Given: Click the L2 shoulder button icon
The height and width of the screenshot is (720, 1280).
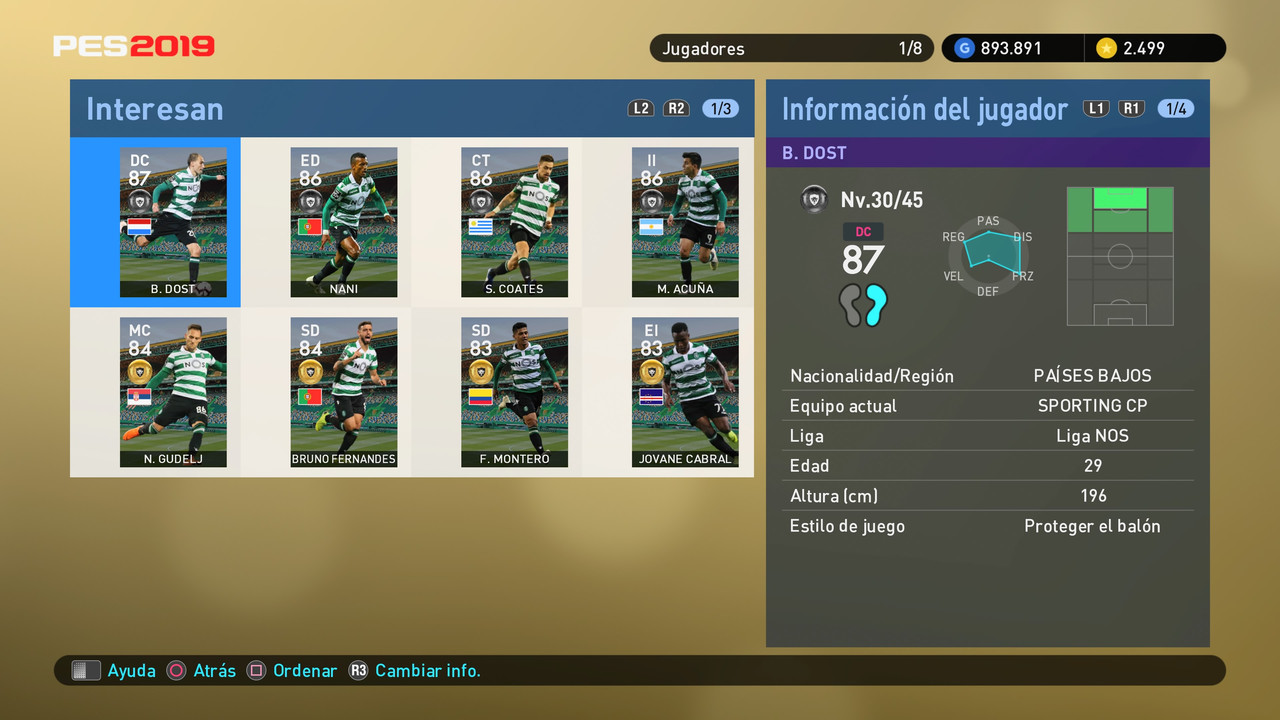Looking at the screenshot, I should (x=640, y=108).
